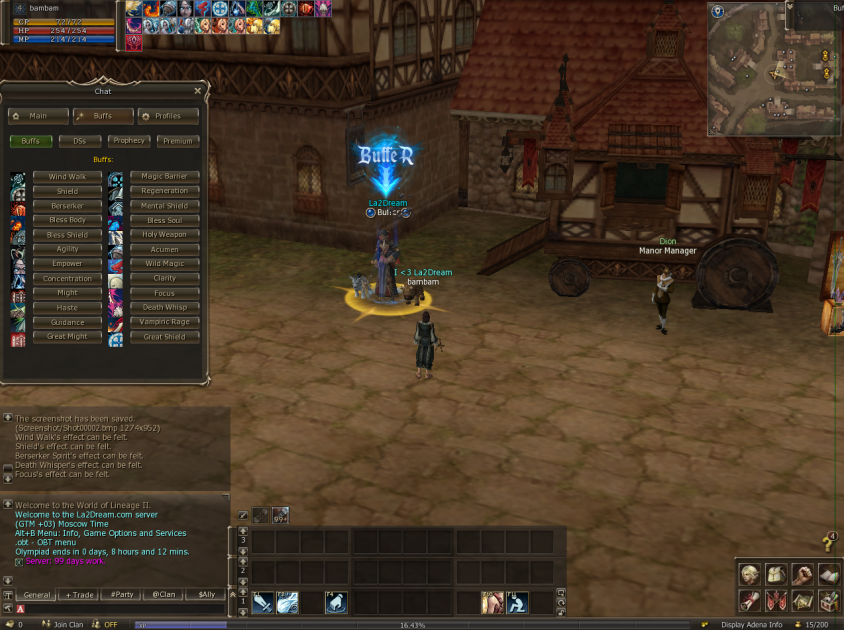Select the Prophecy category
The image size is (844, 630).
[x=128, y=141]
